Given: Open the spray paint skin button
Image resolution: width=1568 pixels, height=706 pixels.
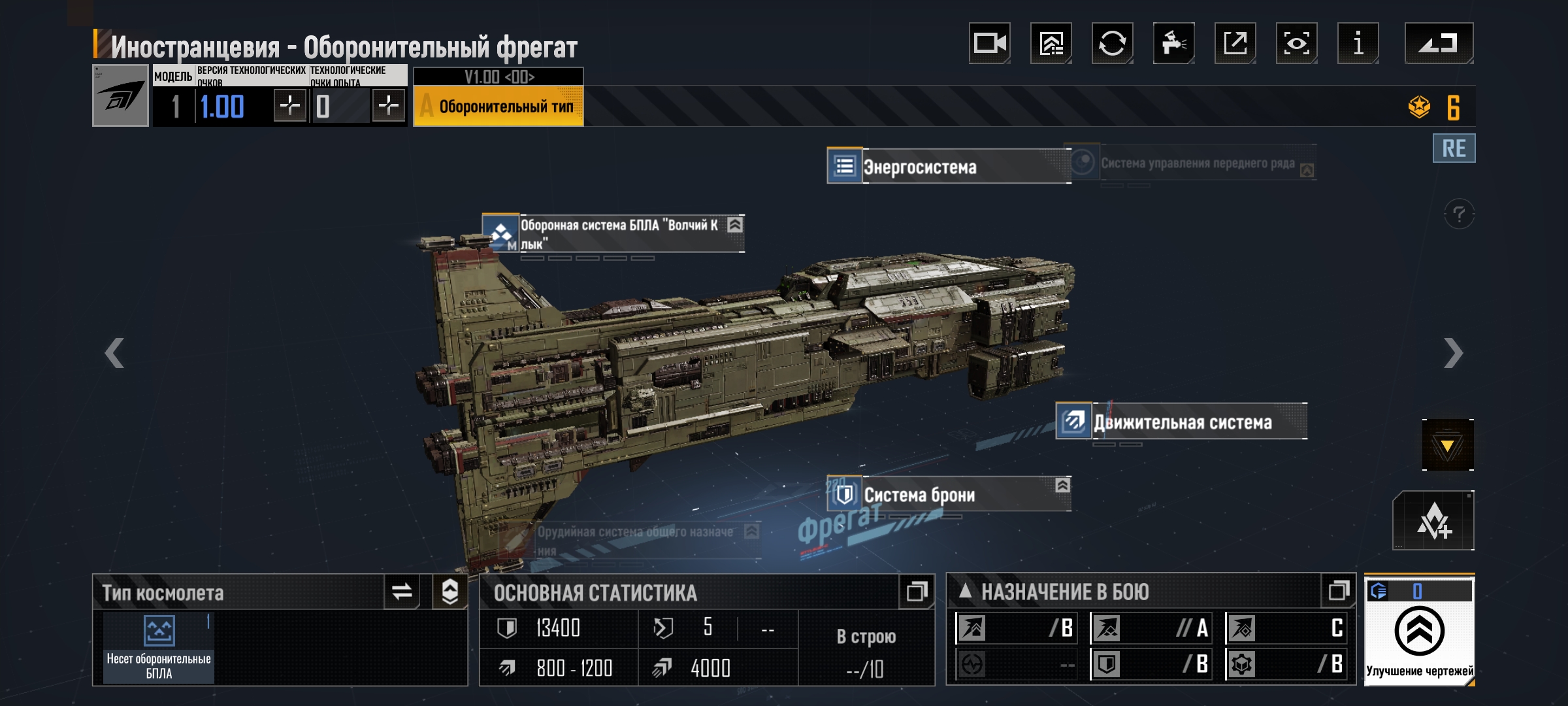Looking at the screenshot, I should (x=1173, y=44).
